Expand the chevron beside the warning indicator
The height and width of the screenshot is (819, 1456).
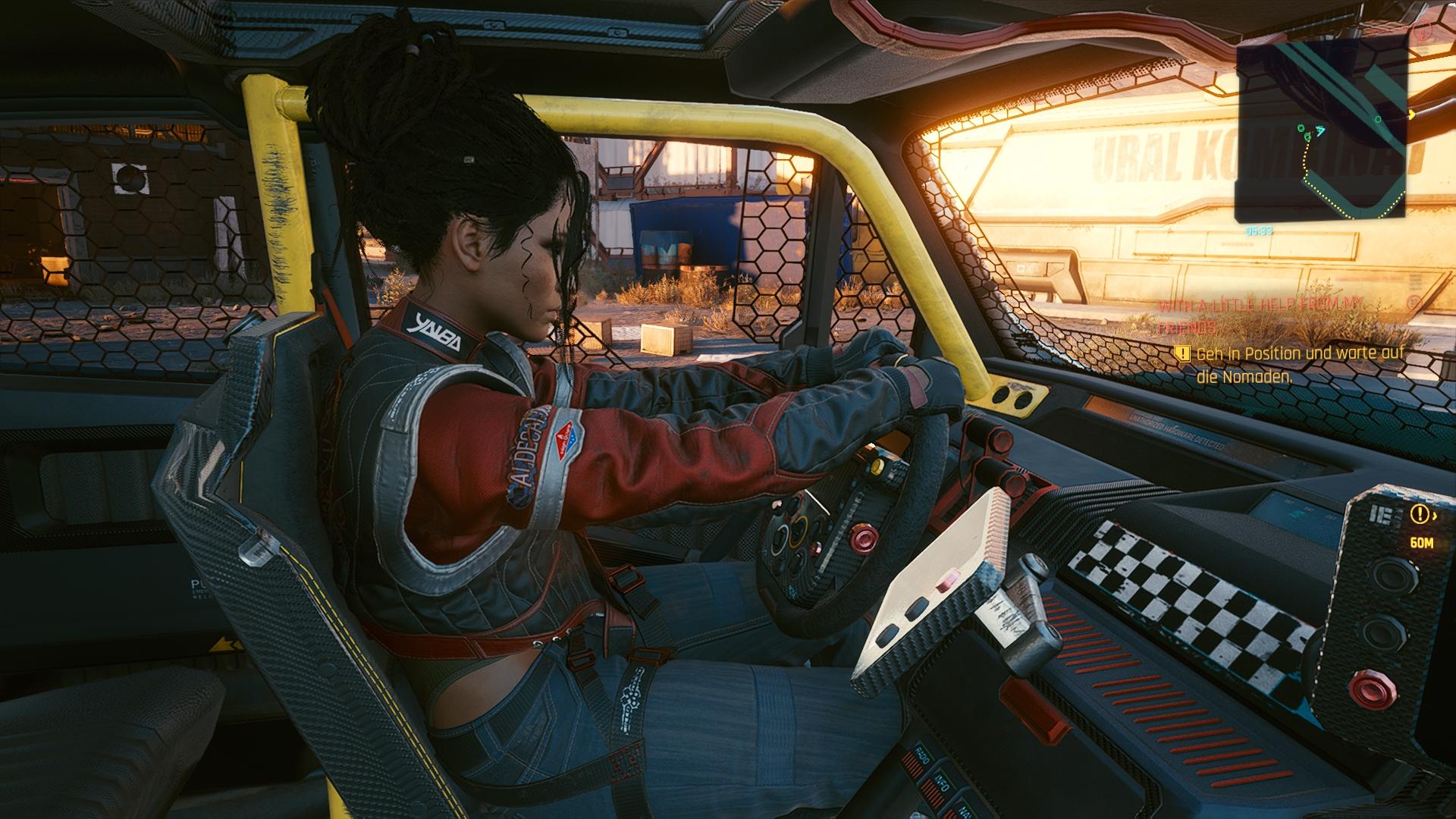click(1435, 516)
